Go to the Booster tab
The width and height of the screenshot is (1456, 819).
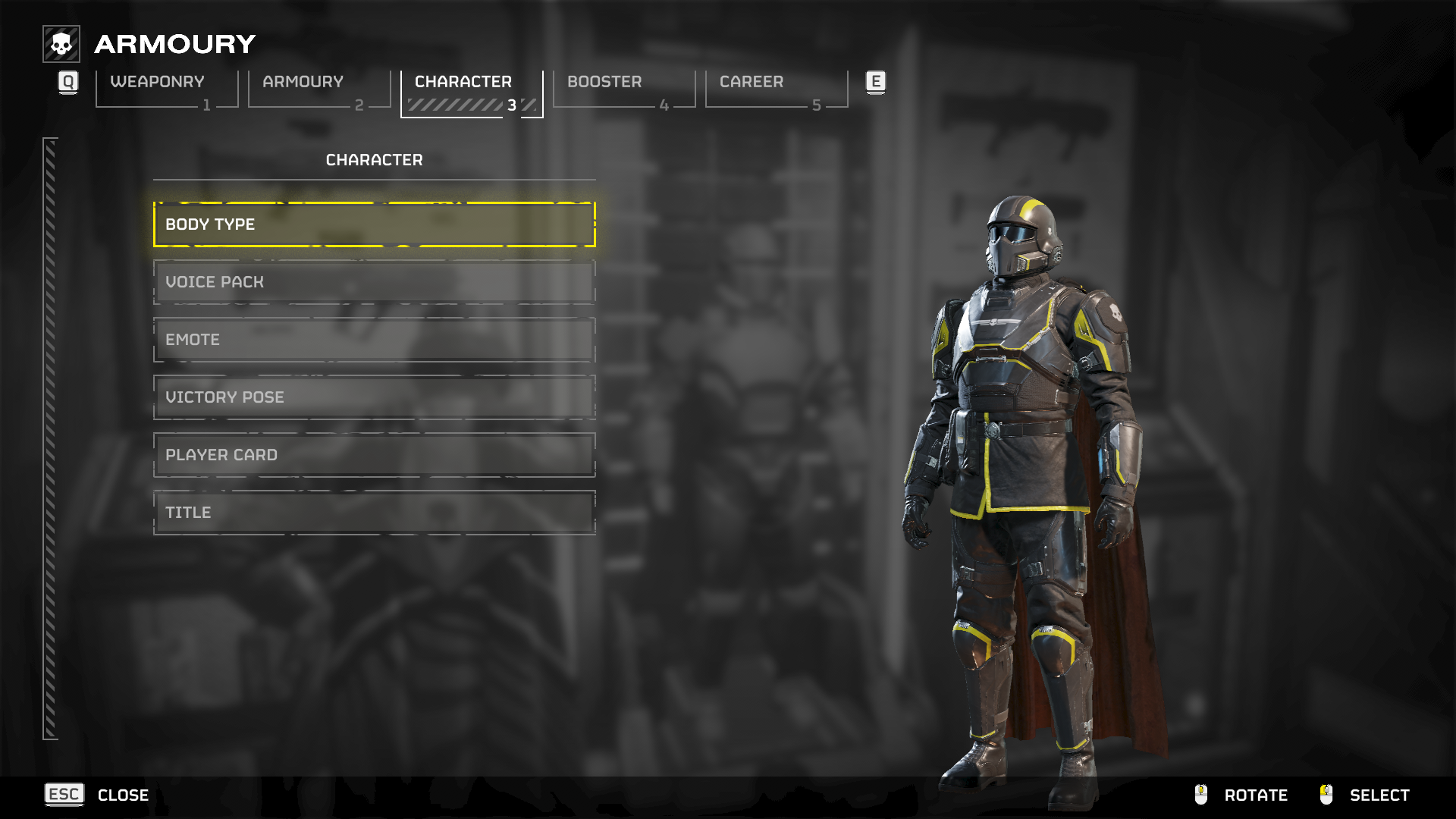click(623, 89)
